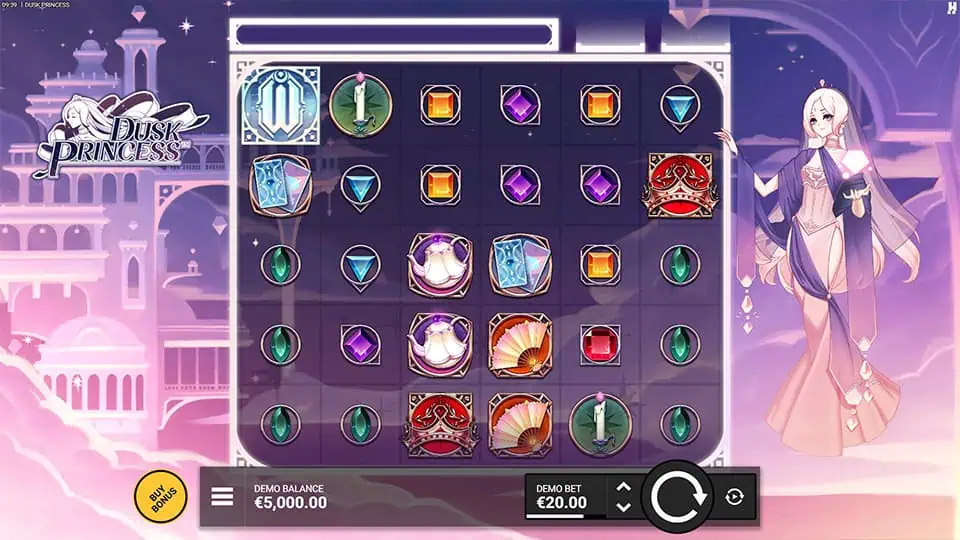Open the autoplay settings

tap(734, 497)
